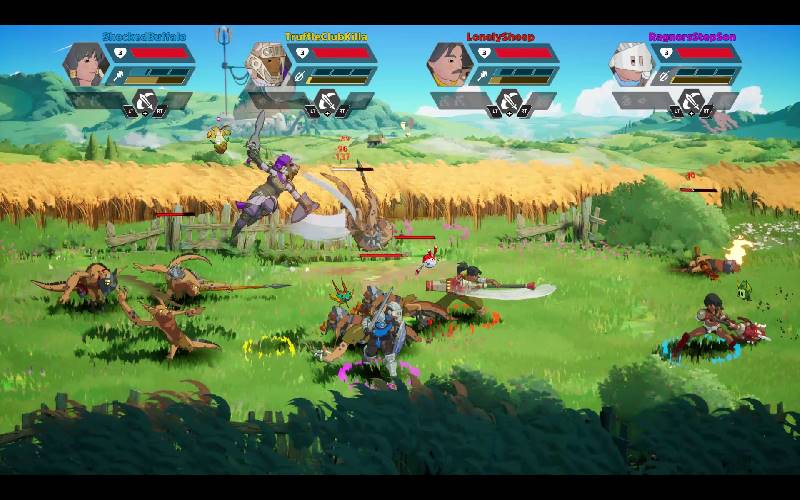Use LonelySheep's crossbow ability icon

tap(509, 101)
